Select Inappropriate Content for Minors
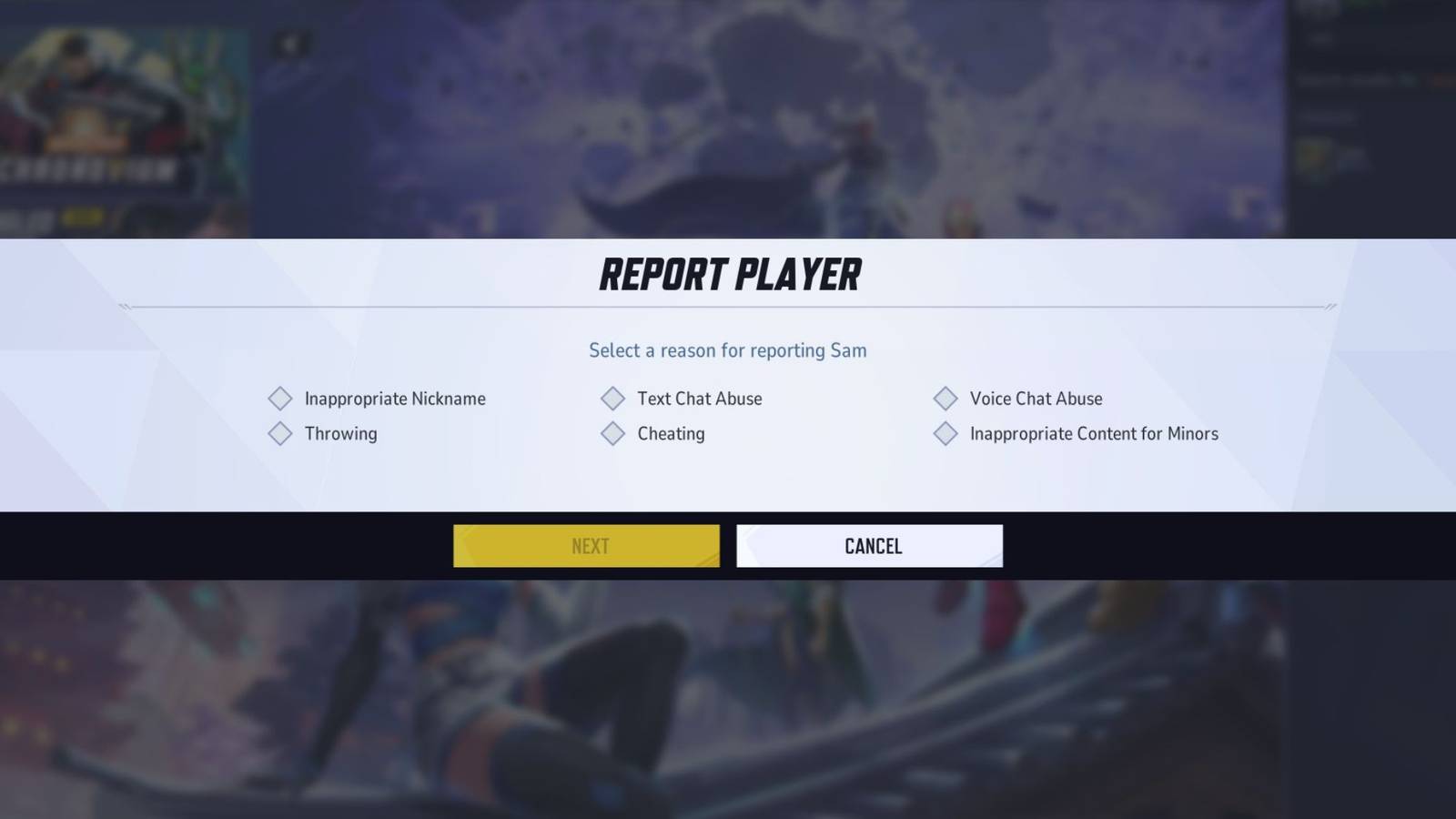The image size is (1456, 819). point(1092,434)
